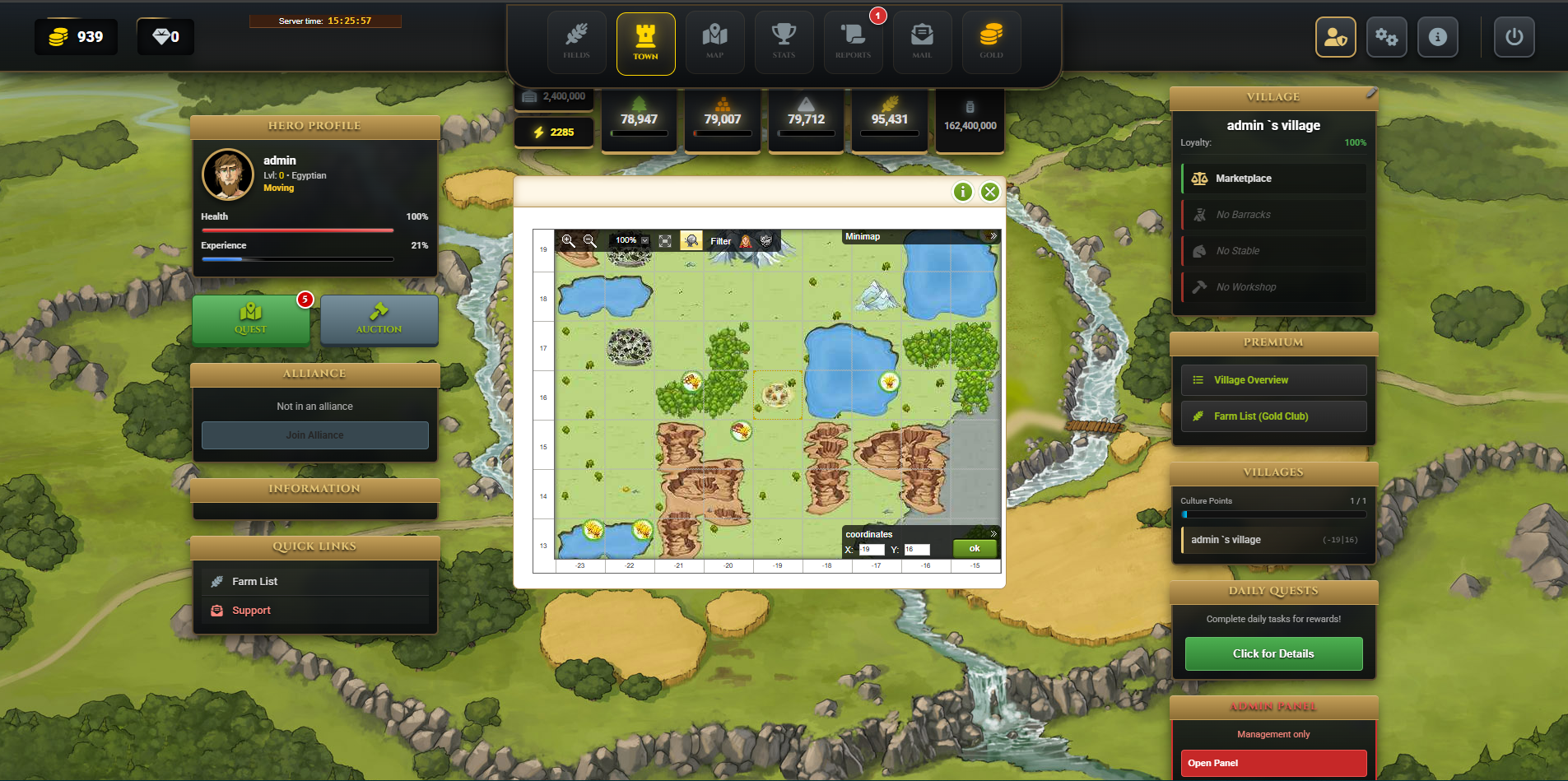Zoom in on the map with magnifier icon

569,241
